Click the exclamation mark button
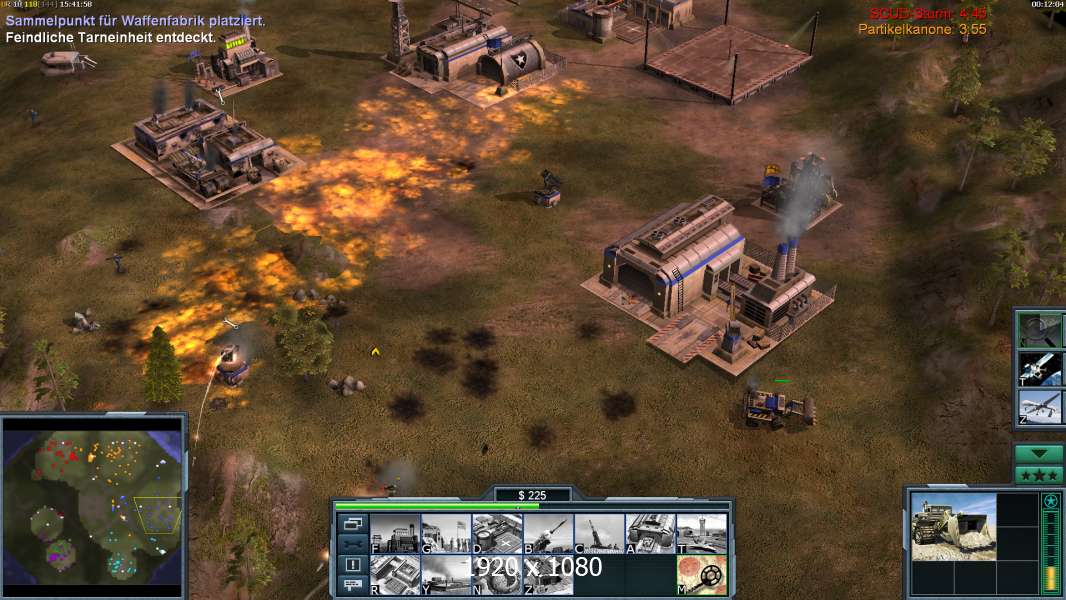1066x600 pixels. 352,565
